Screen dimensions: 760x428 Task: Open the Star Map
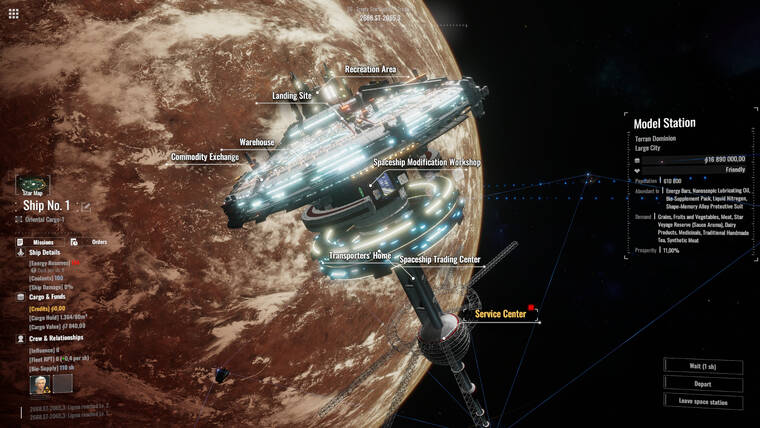point(33,186)
